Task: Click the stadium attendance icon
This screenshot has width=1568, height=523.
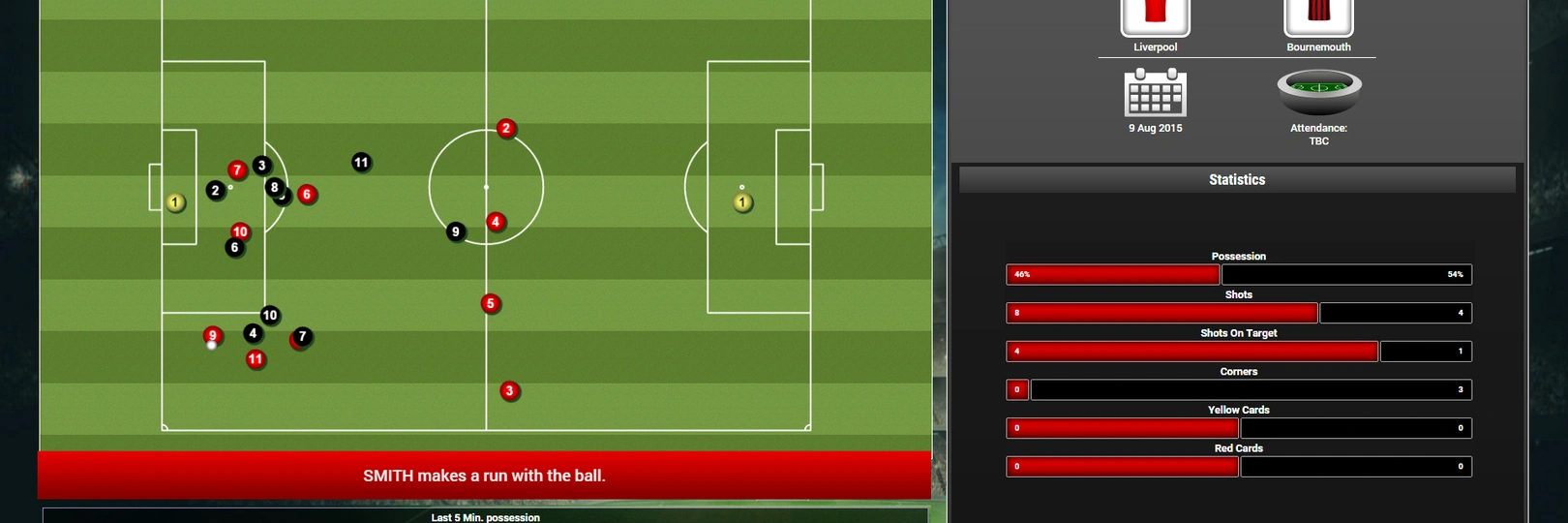Action: point(1318,92)
